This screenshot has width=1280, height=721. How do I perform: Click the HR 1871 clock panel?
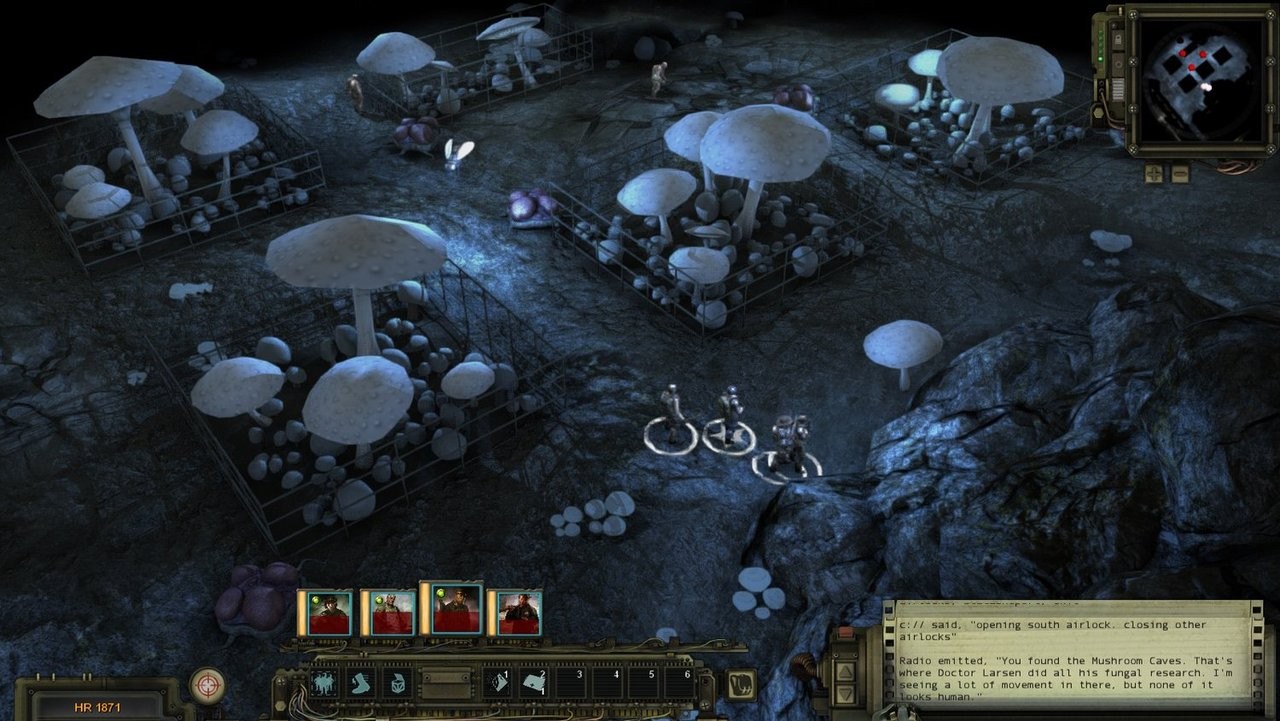(x=97, y=706)
